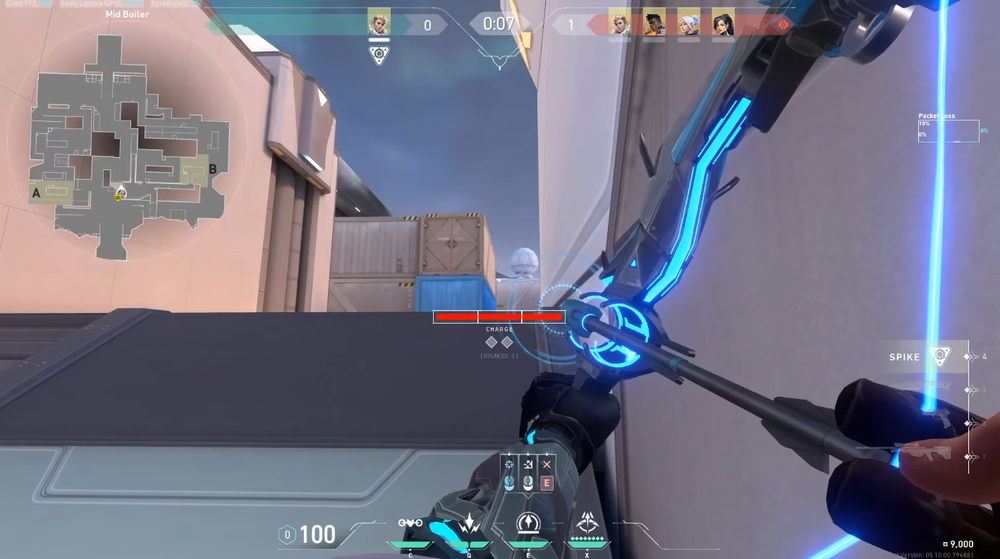This screenshot has height=559, width=1000.
Task: Choose the Recon Bolt ability icon
Action: 528,524
